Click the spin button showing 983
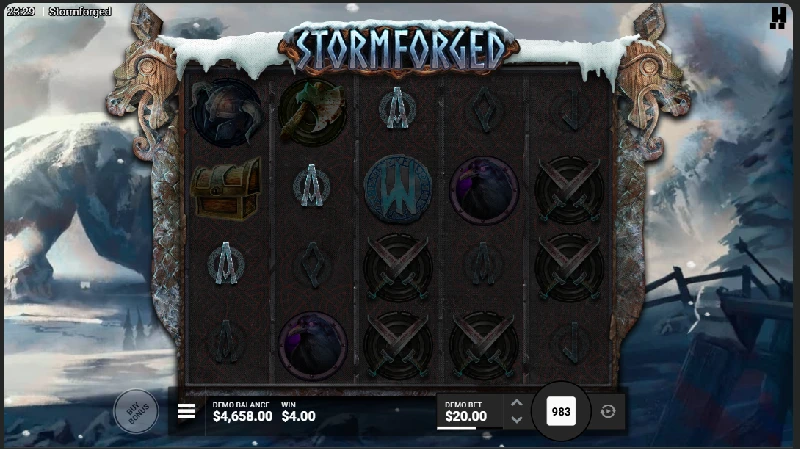The image size is (800, 449). point(561,411)
